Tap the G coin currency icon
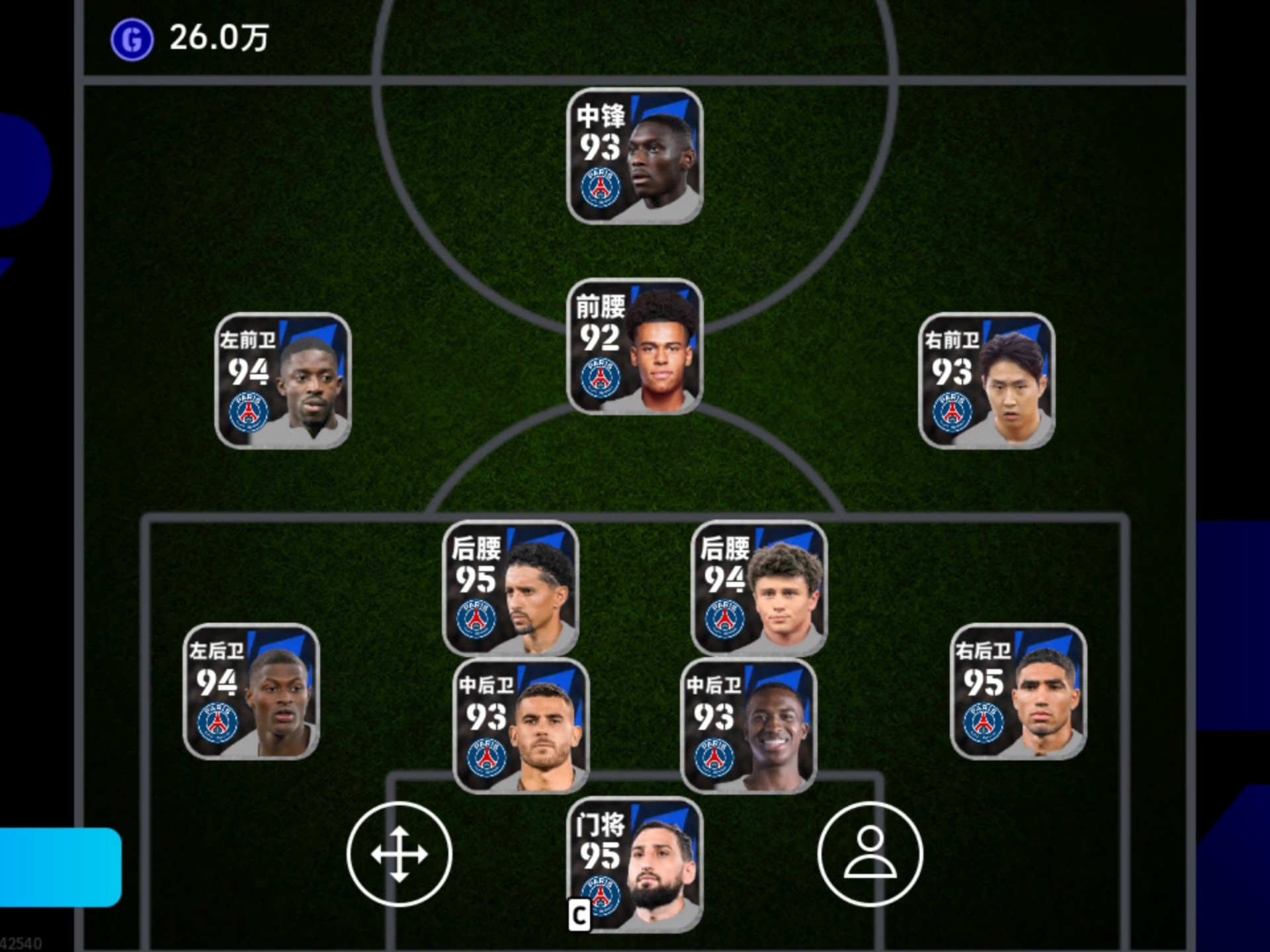Screen dimensions: 1270x952 [x=132, y=40]
